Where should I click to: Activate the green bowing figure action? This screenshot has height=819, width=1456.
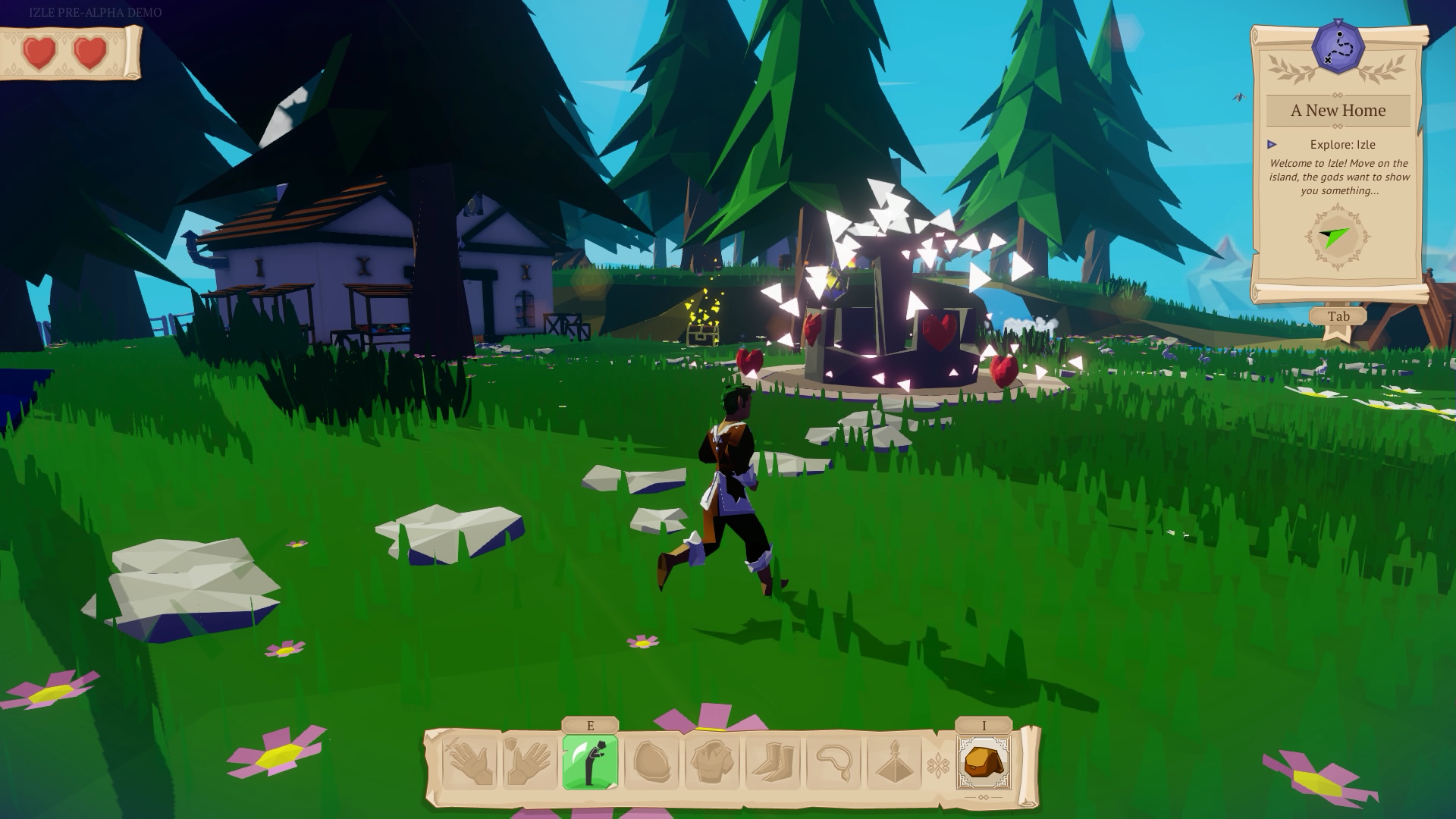coord(590,763)
